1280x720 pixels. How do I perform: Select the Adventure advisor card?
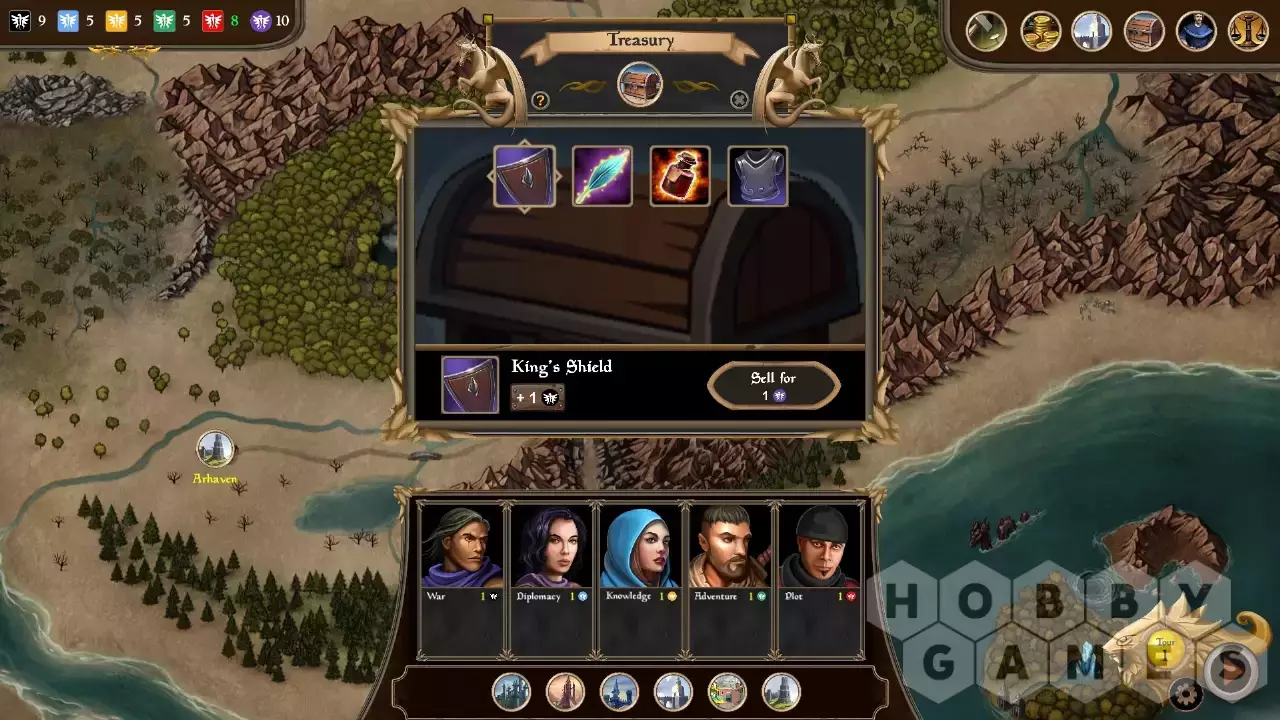(x=730, y=578)
